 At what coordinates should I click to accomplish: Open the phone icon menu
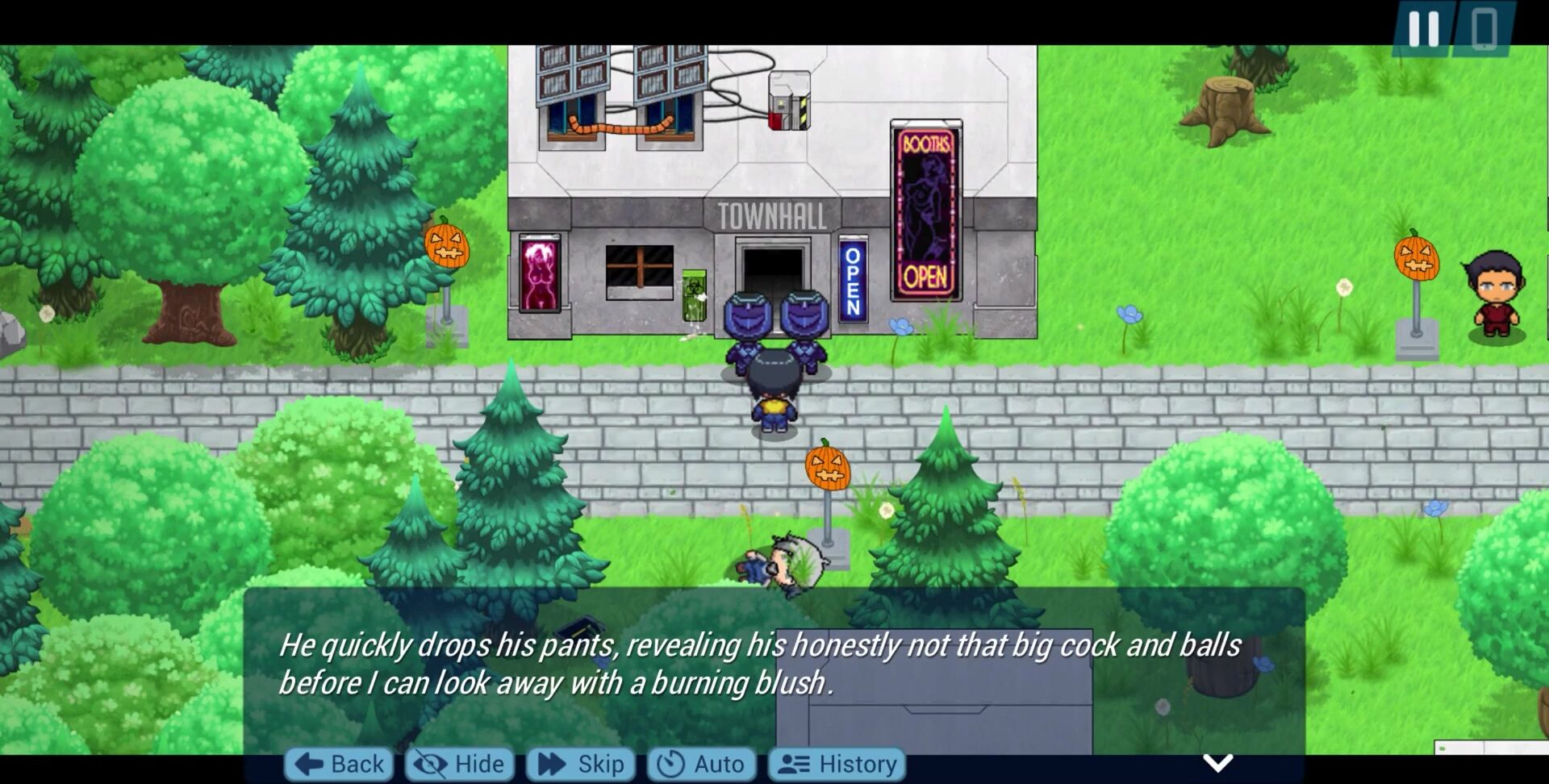click(x=1484, y=29)
